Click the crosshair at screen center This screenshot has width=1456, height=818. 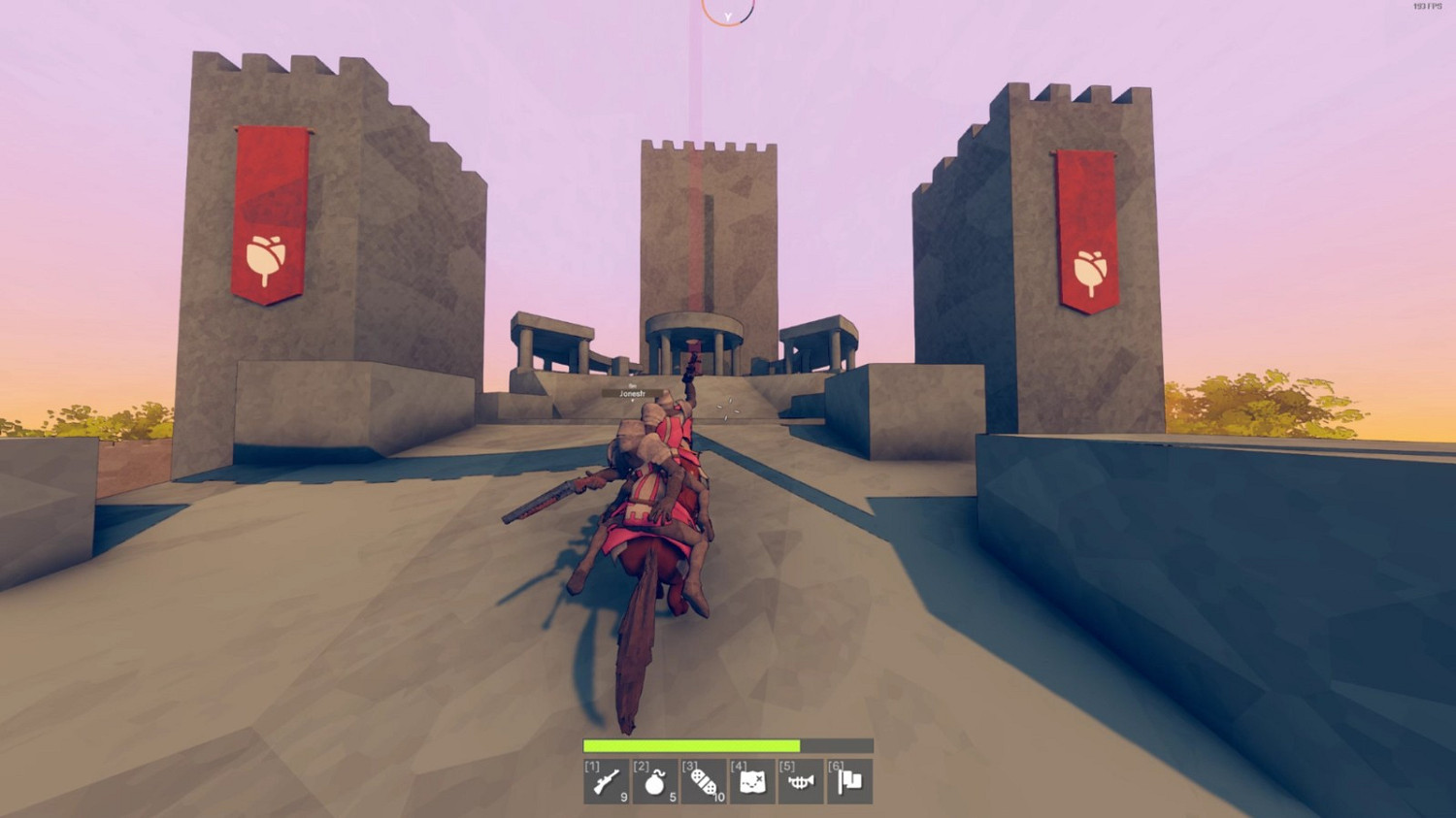pos(727,409)
